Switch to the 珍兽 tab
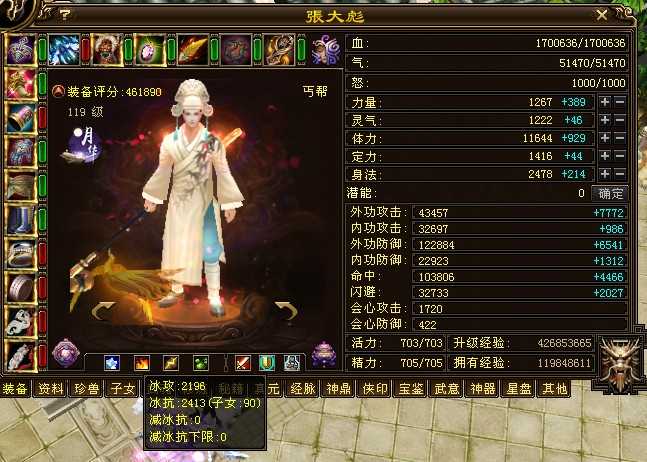Viewport: 647px width, 462px height. 88,388
